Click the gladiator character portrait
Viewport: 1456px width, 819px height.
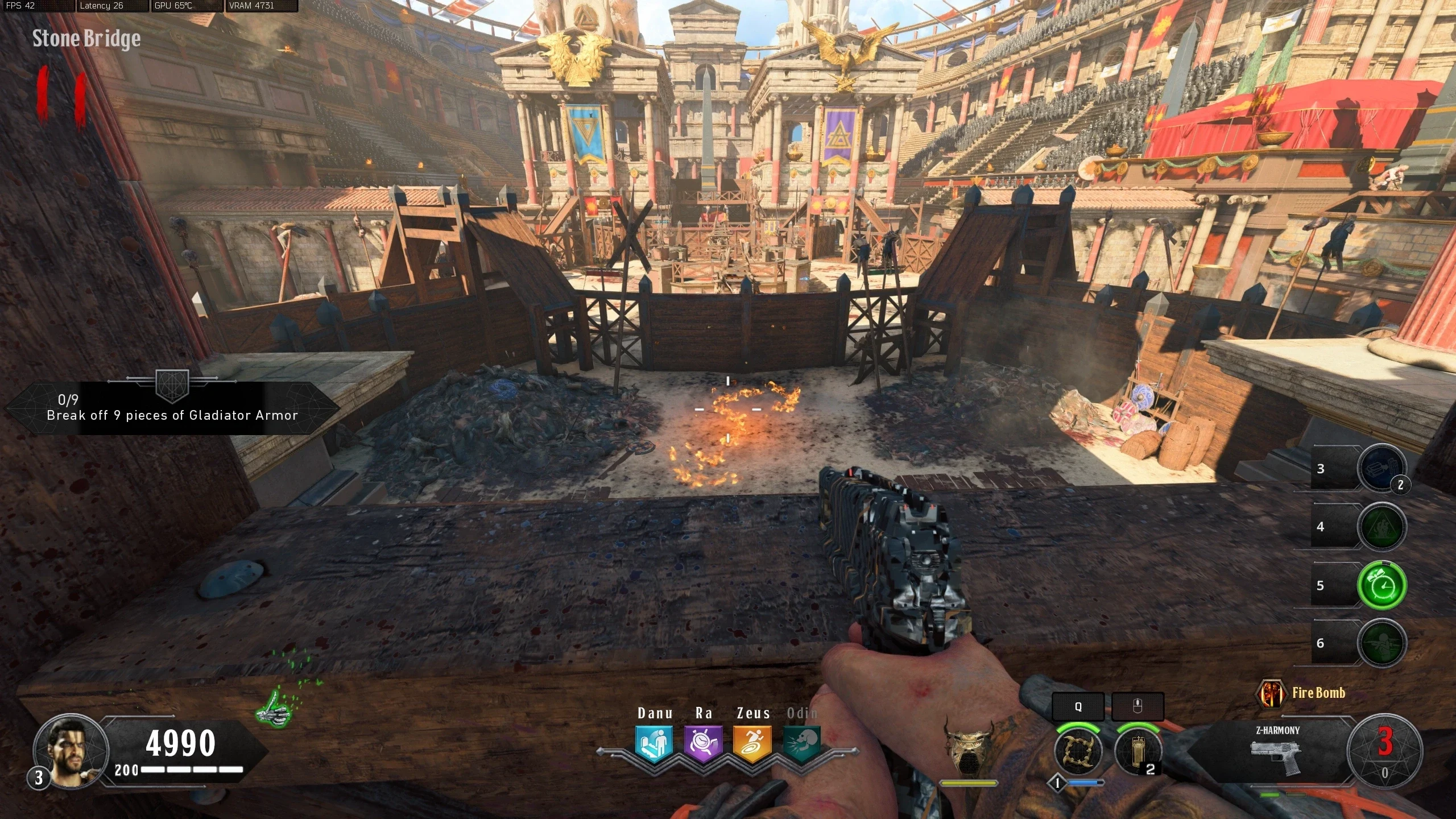click(x=71, y=750)
